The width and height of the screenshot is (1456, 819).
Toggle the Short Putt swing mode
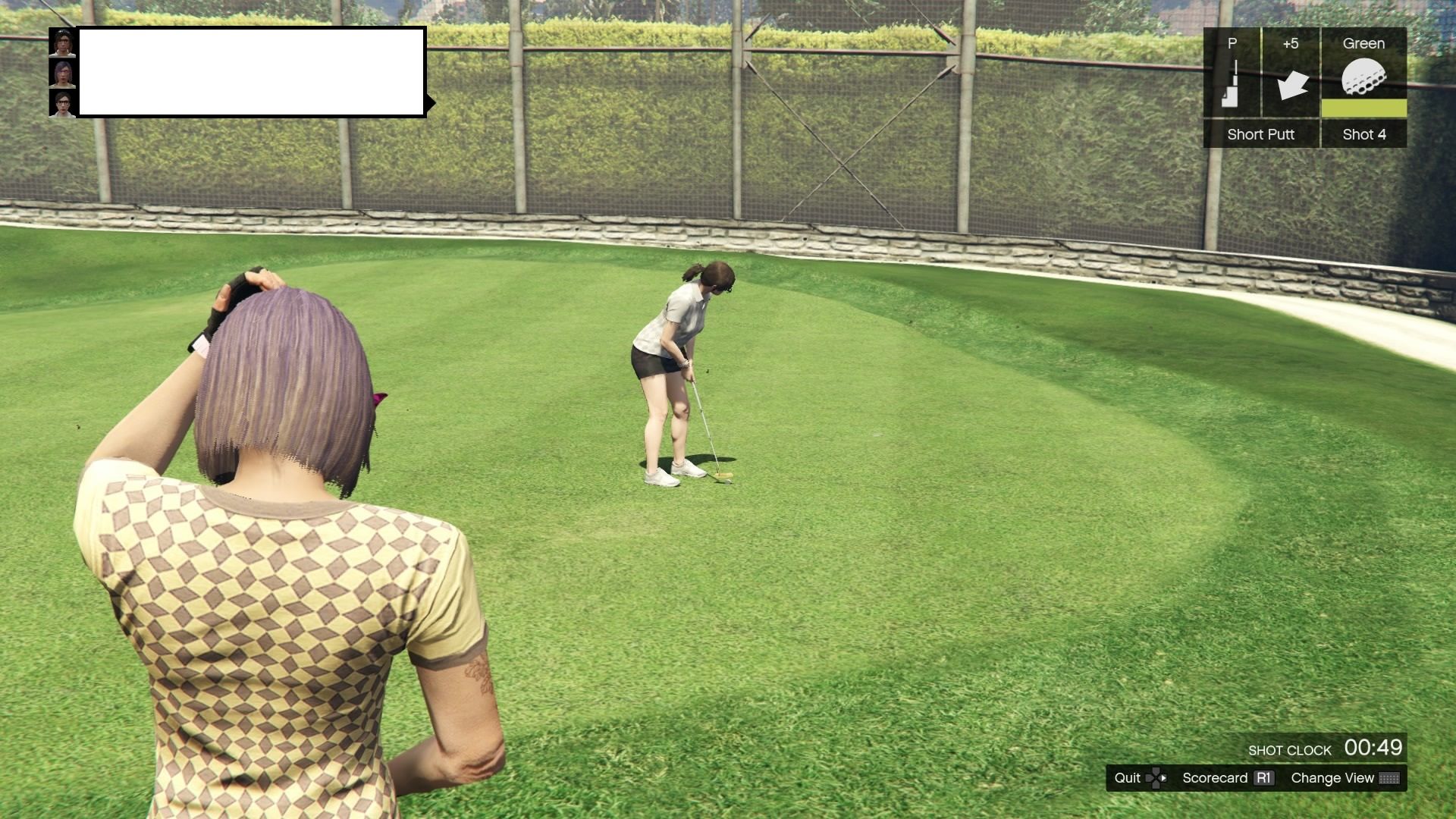[x=1260, y=134]
